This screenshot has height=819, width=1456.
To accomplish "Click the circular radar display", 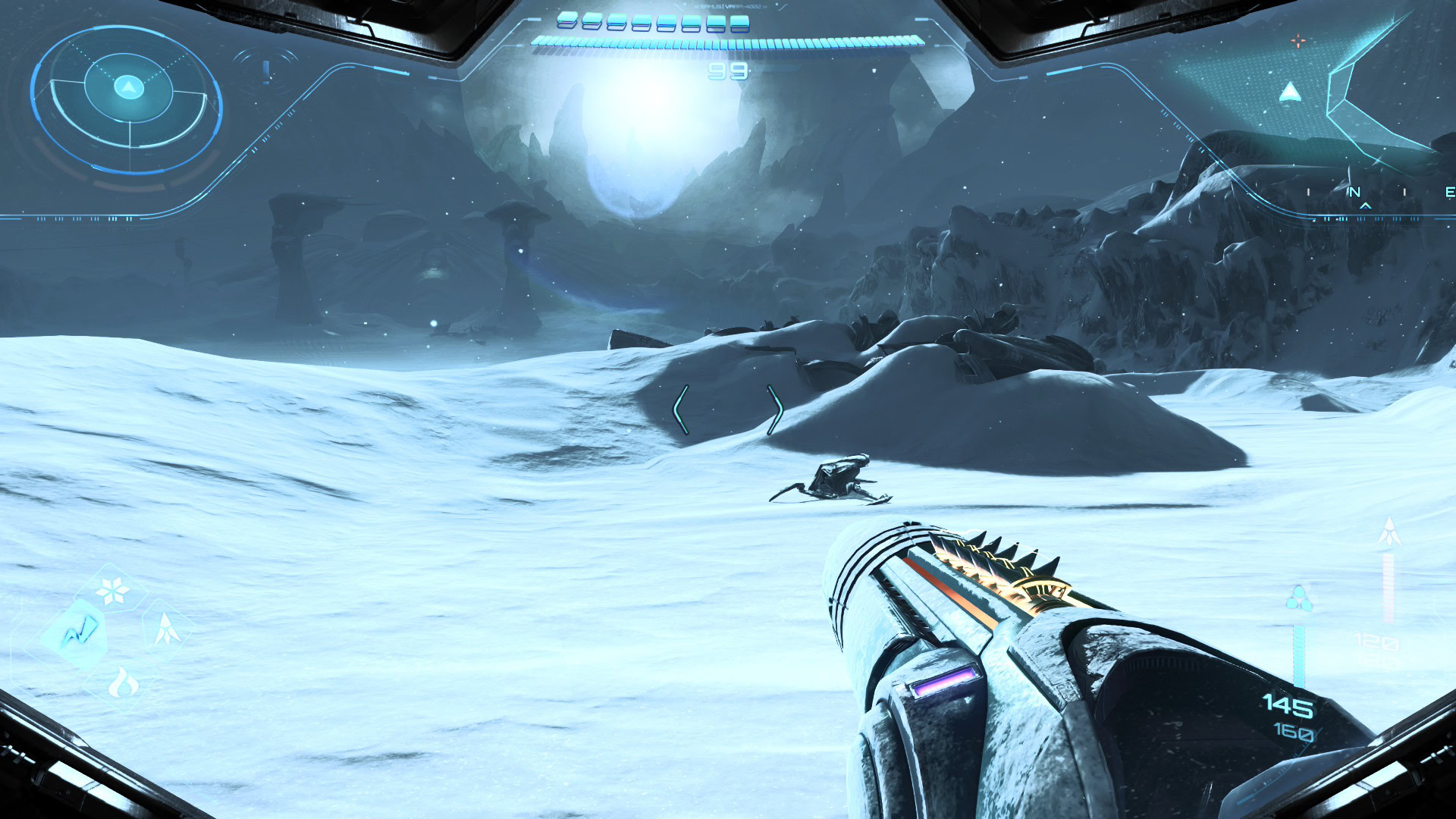I will [127, 99].
